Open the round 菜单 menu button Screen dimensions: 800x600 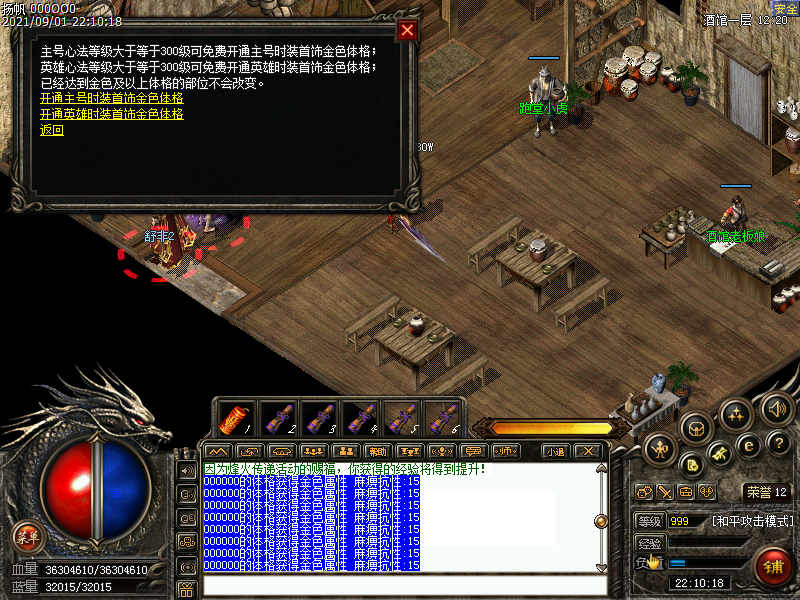point(27,537)
